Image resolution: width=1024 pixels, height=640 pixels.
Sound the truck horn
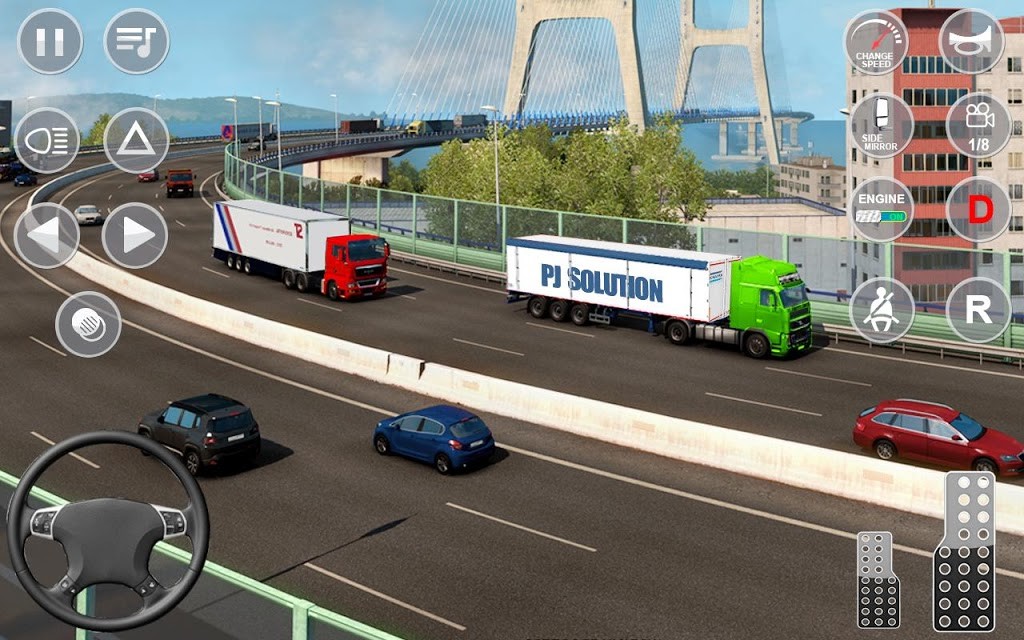click(971, 41)
